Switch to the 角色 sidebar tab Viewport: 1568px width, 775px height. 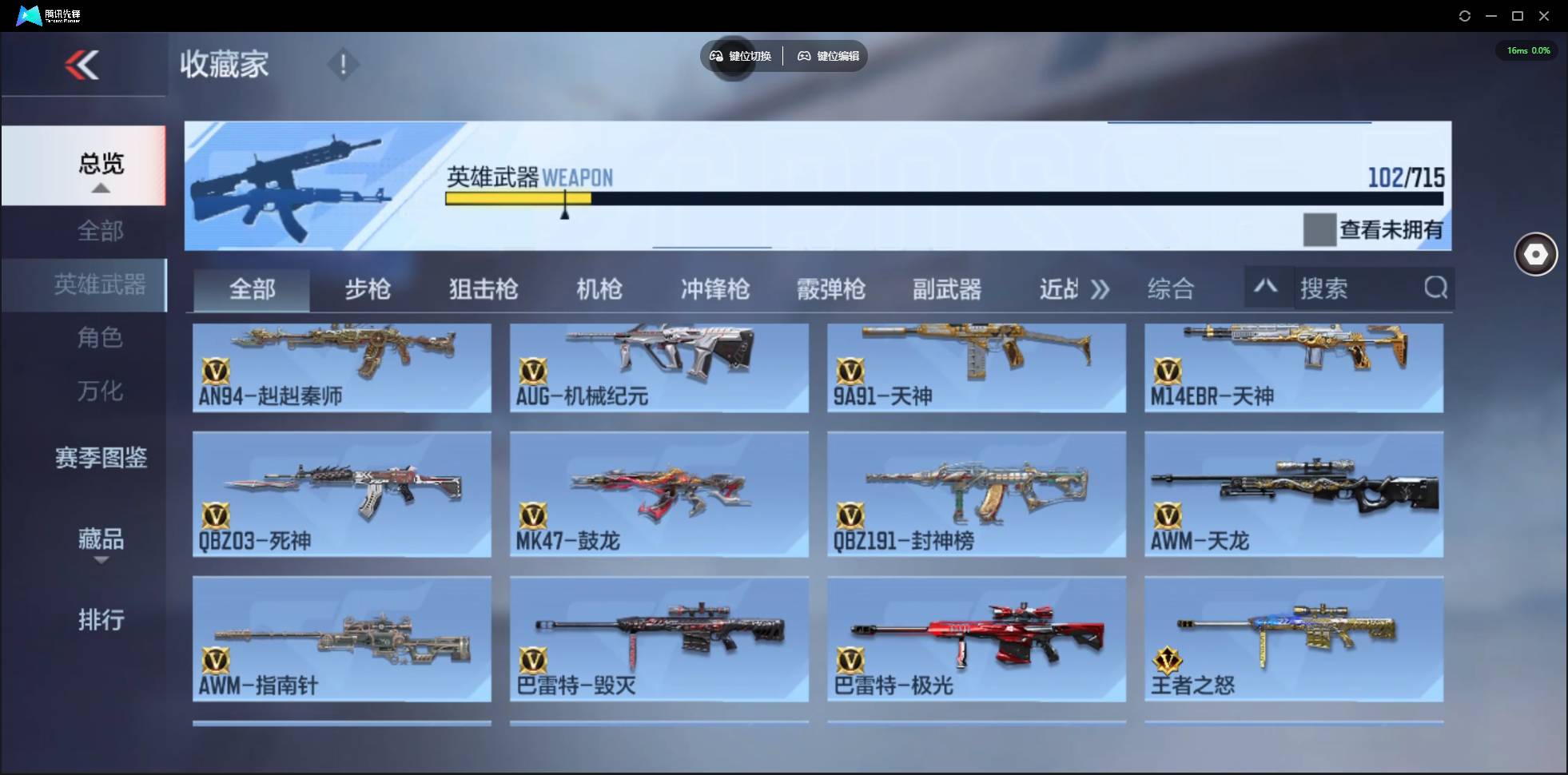point(100,338)
